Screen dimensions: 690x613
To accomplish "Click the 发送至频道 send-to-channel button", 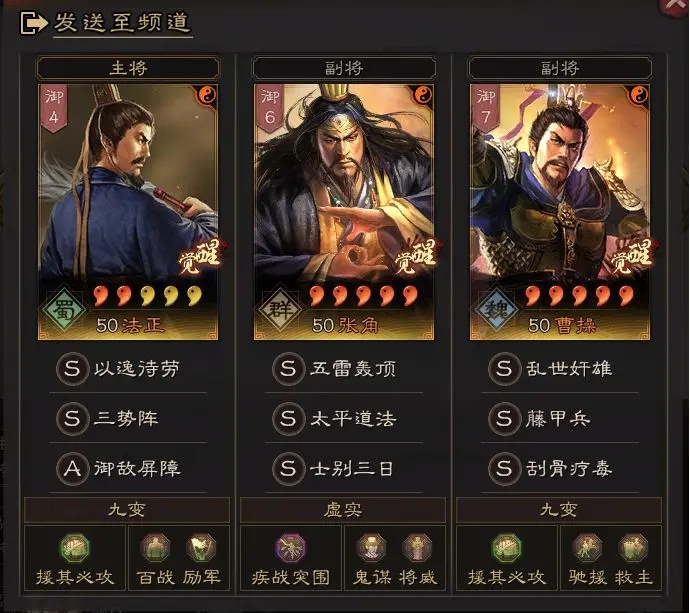I will point(107,24).
